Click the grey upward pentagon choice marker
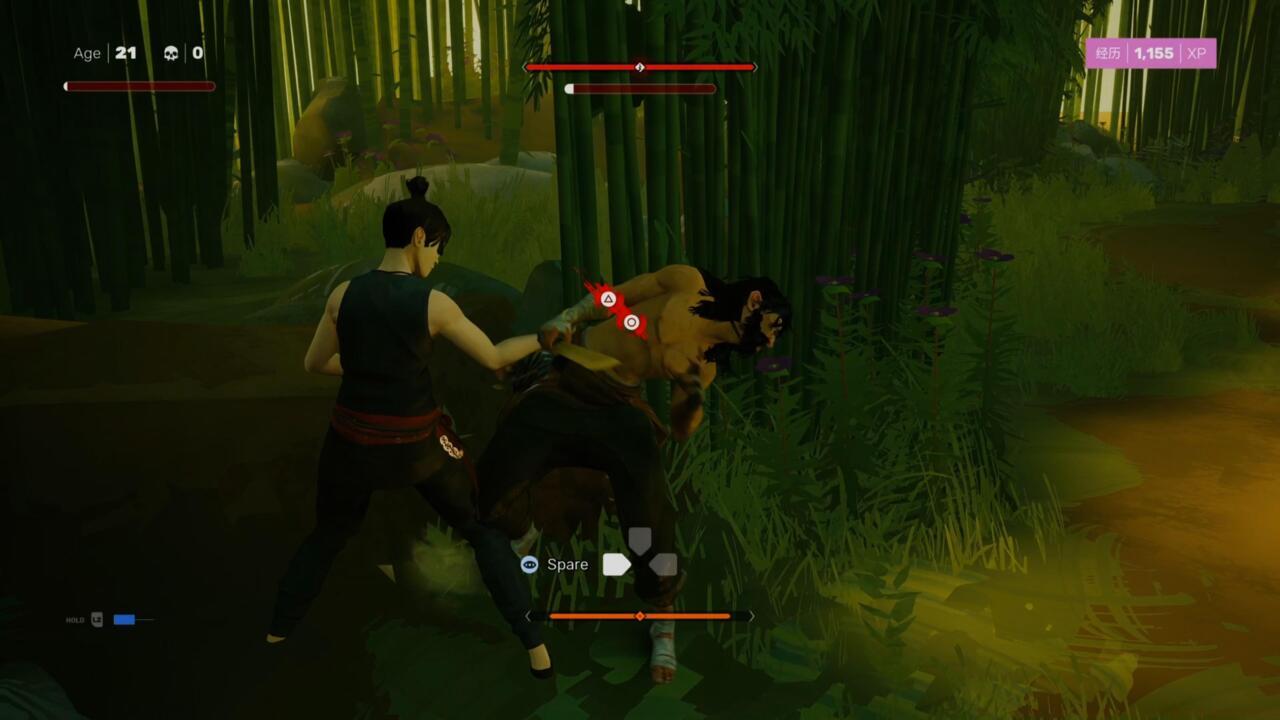Image resolution: width=1280 pixels, height=720 pixels. pos(640,540)
